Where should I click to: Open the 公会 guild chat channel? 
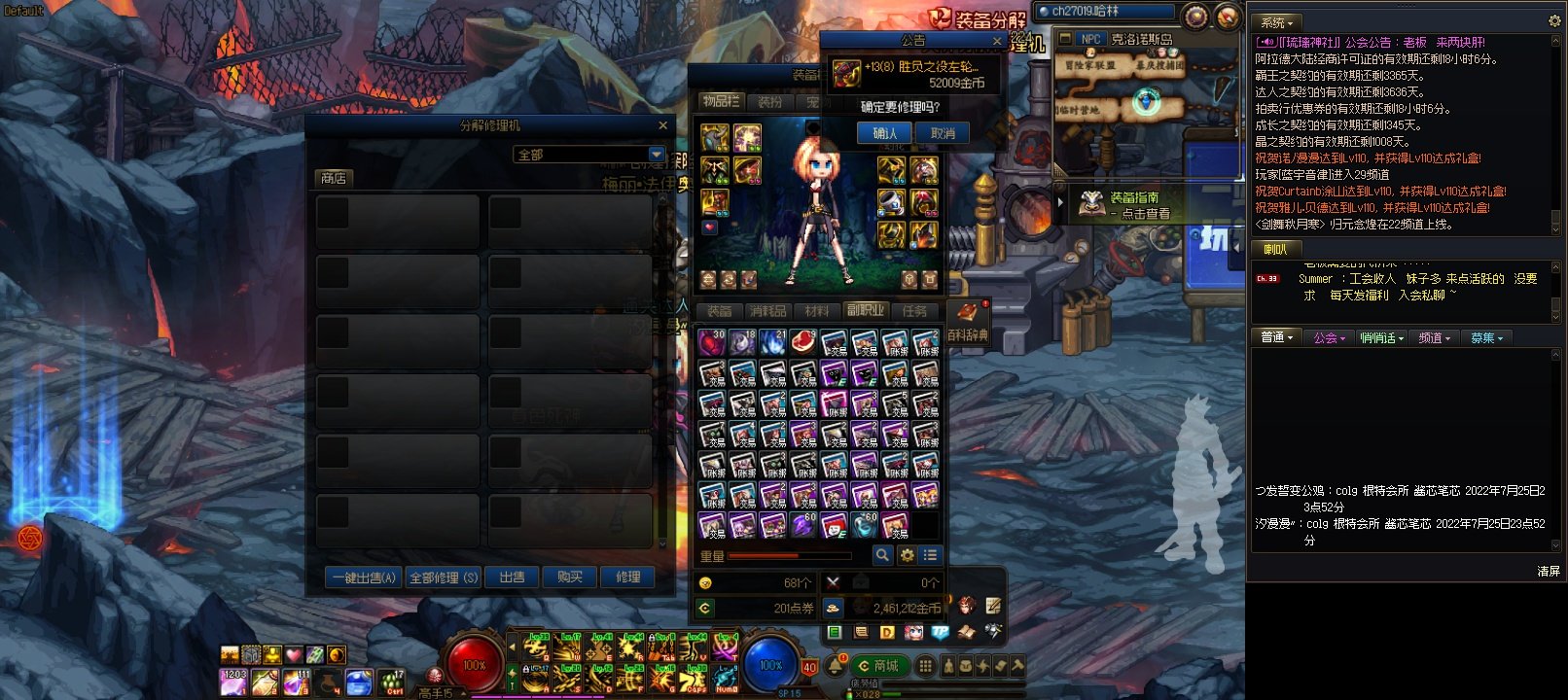(x=1329, y=338)
